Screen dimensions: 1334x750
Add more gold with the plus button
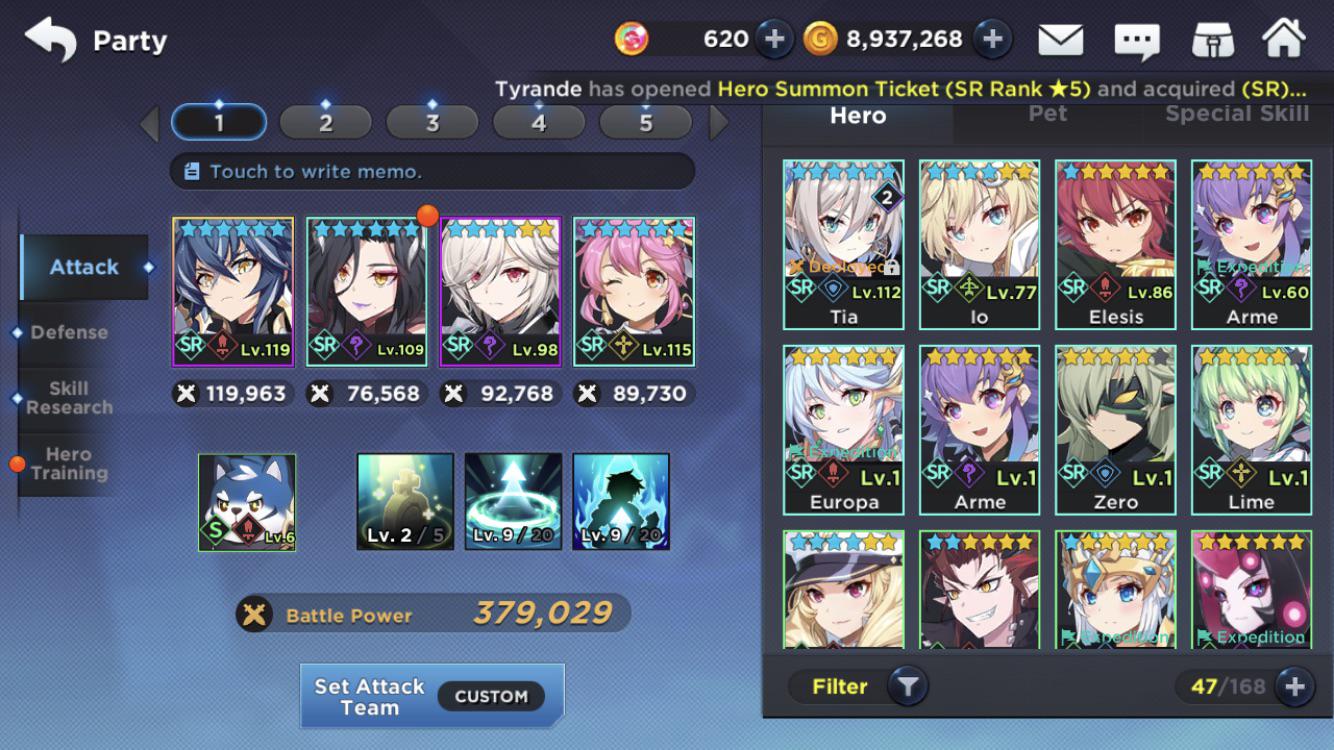[x=992, y=39]
